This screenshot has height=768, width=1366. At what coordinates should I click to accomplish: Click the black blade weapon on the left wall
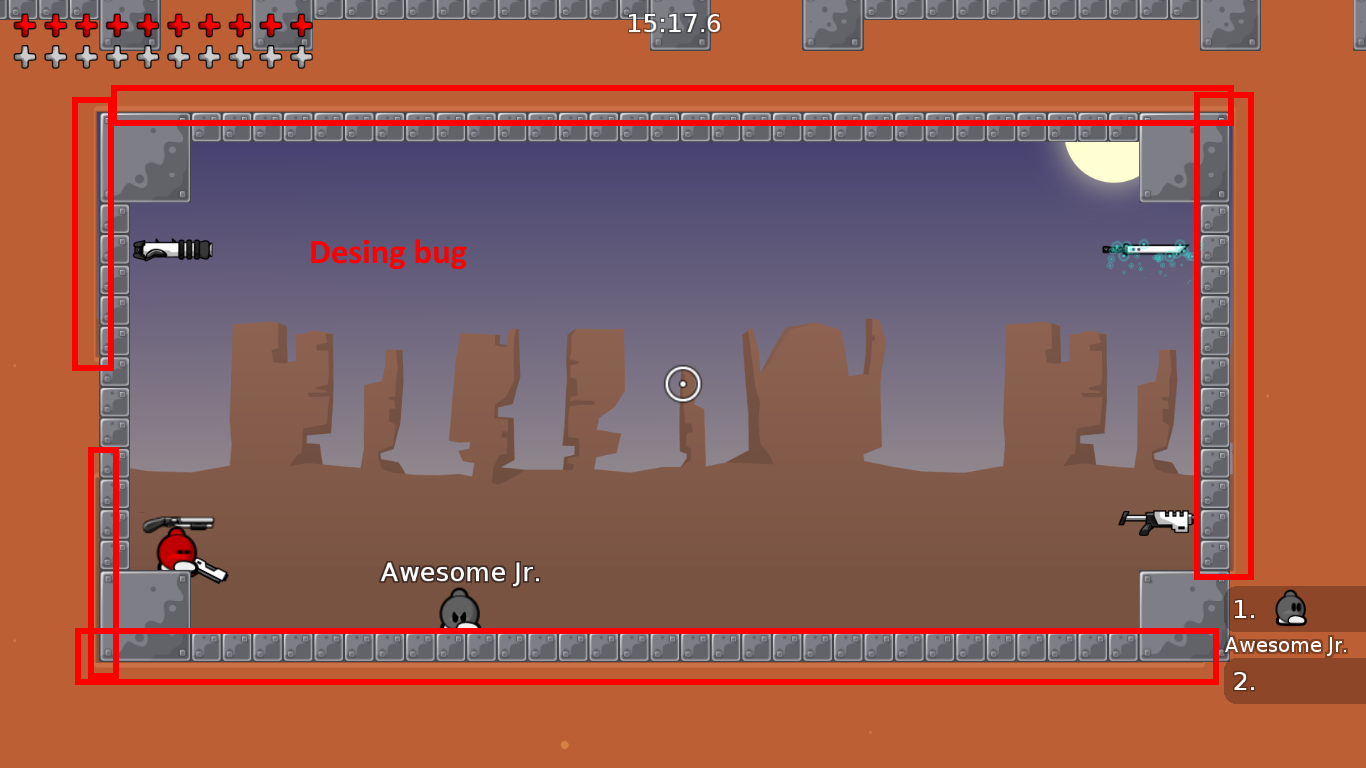click(x=175, y=251)
